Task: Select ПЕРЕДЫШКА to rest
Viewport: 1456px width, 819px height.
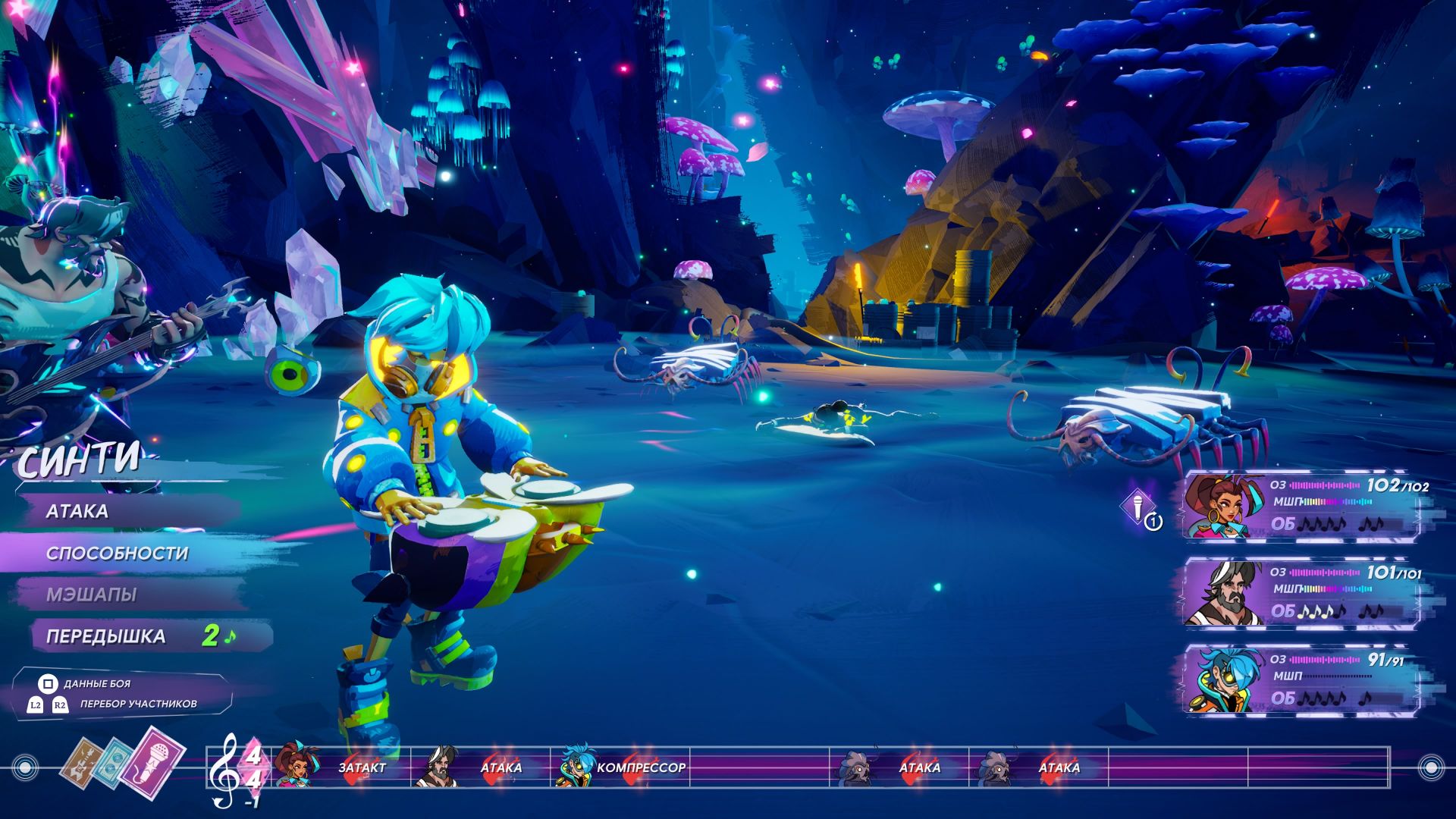Action: (106, 636)
